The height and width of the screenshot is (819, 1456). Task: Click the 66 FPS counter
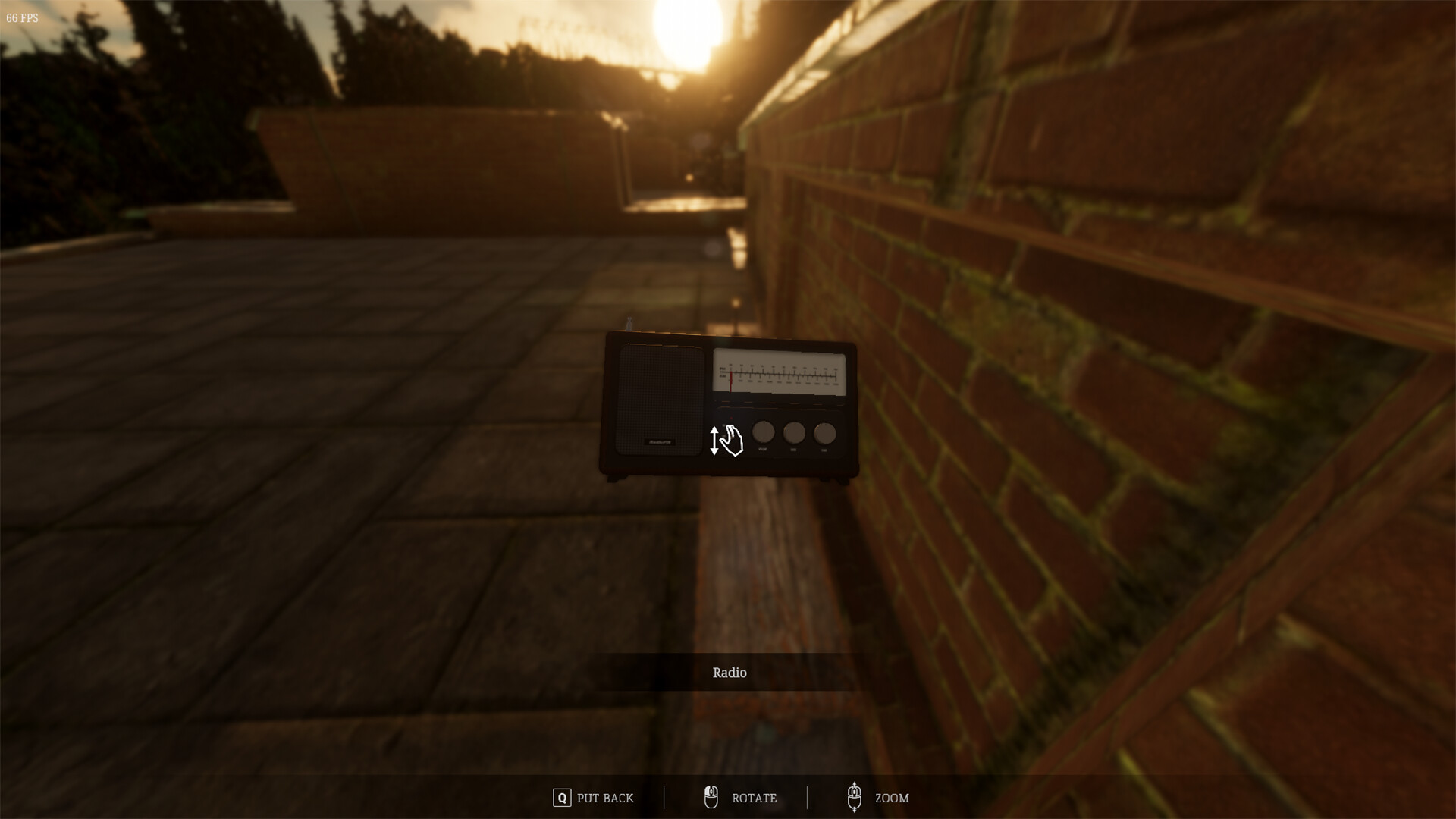[22, 17]
